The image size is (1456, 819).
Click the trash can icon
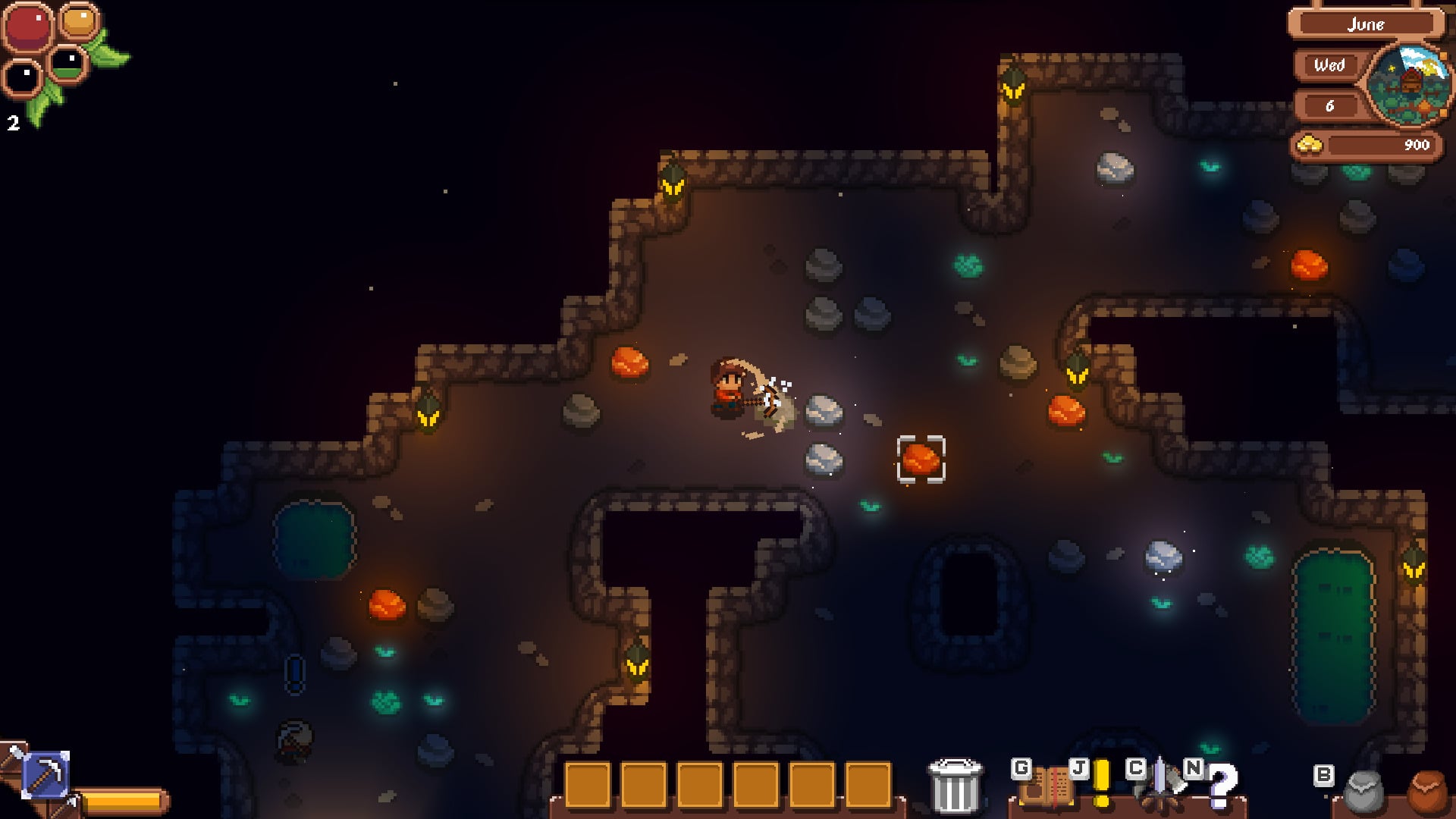(955, 786)
